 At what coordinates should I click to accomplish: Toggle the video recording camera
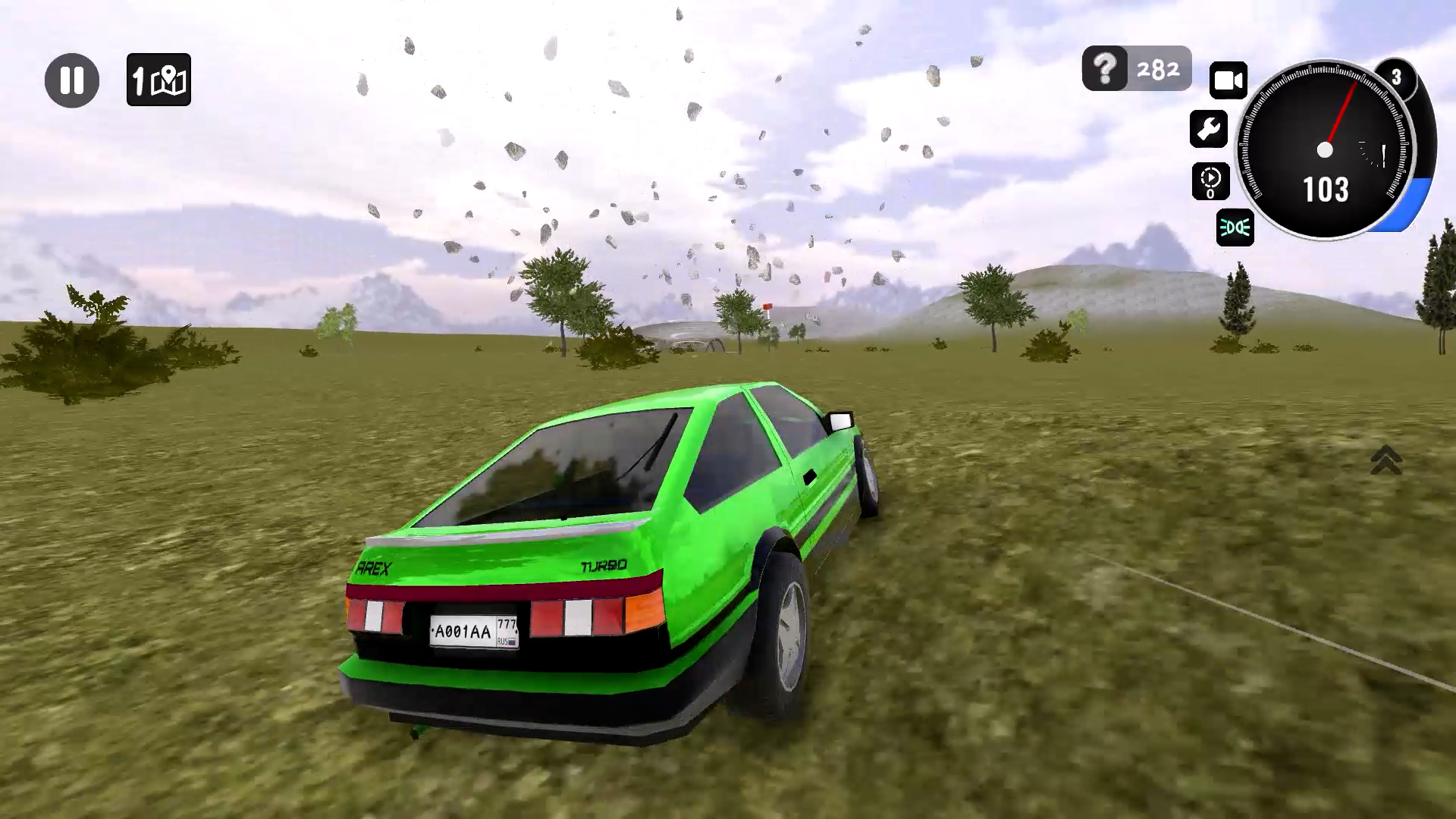1227,79
